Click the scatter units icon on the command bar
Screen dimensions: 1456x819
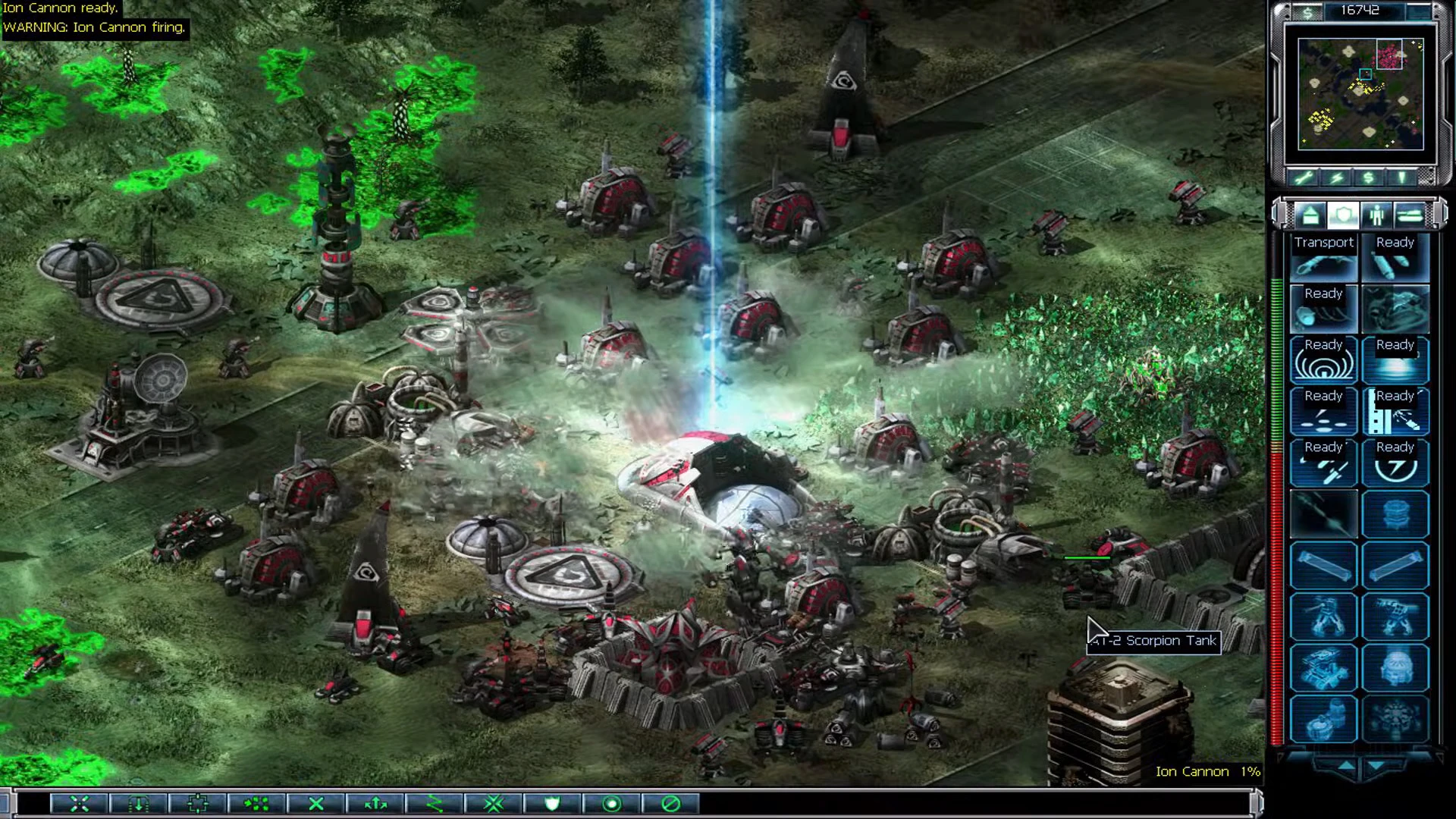254,804
